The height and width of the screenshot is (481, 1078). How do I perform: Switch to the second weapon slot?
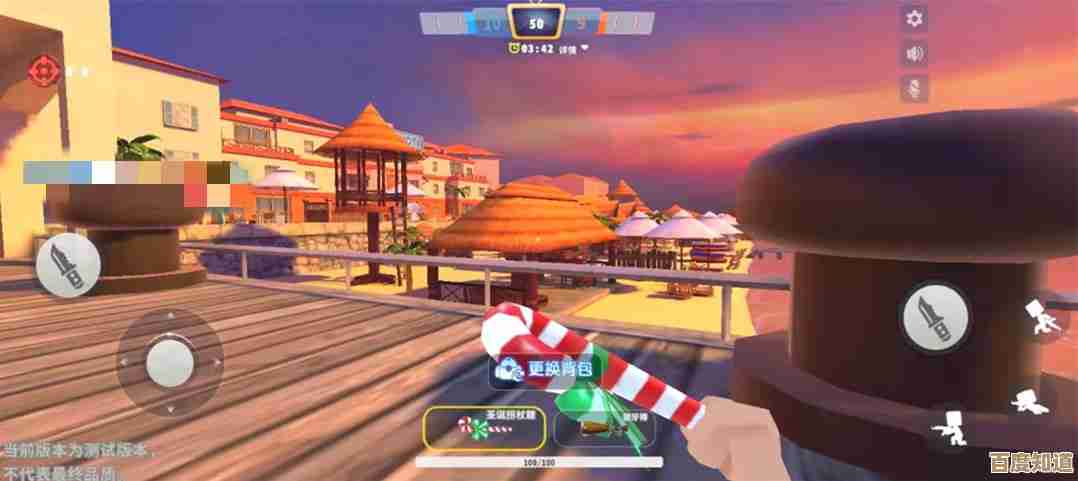click(606, 427)
